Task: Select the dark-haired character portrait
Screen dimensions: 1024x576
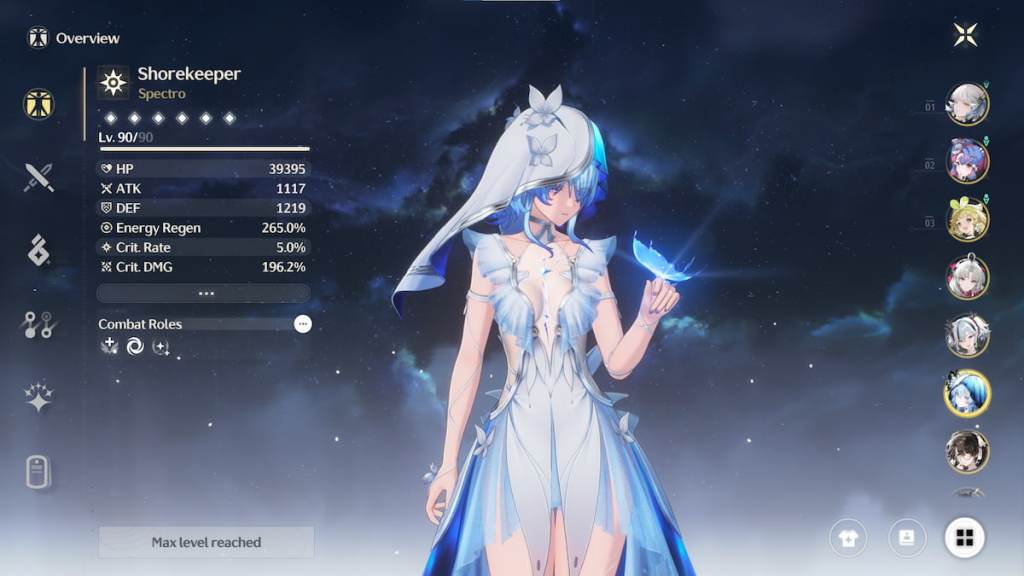Action: coord(967,451)
